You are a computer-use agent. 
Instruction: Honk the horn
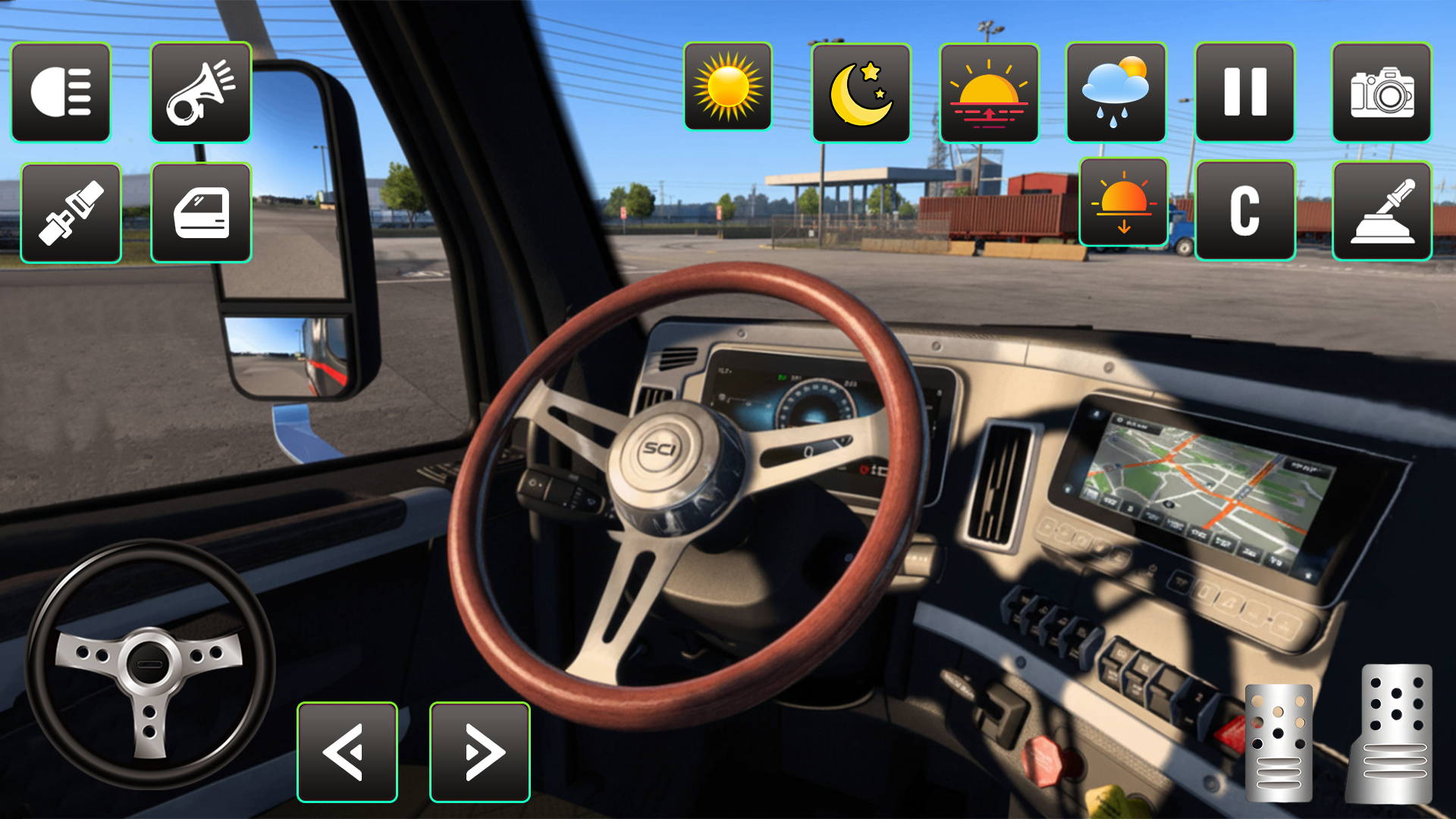tap(200, 93)
